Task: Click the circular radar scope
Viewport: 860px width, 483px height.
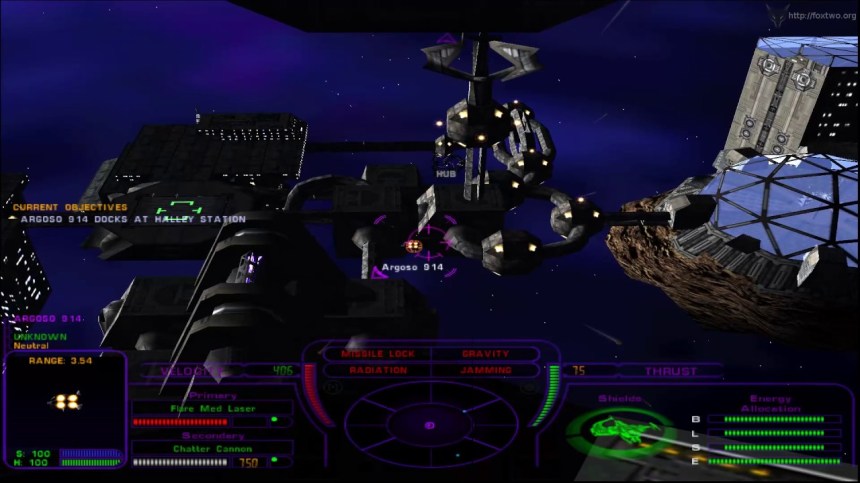Action: 430,425
